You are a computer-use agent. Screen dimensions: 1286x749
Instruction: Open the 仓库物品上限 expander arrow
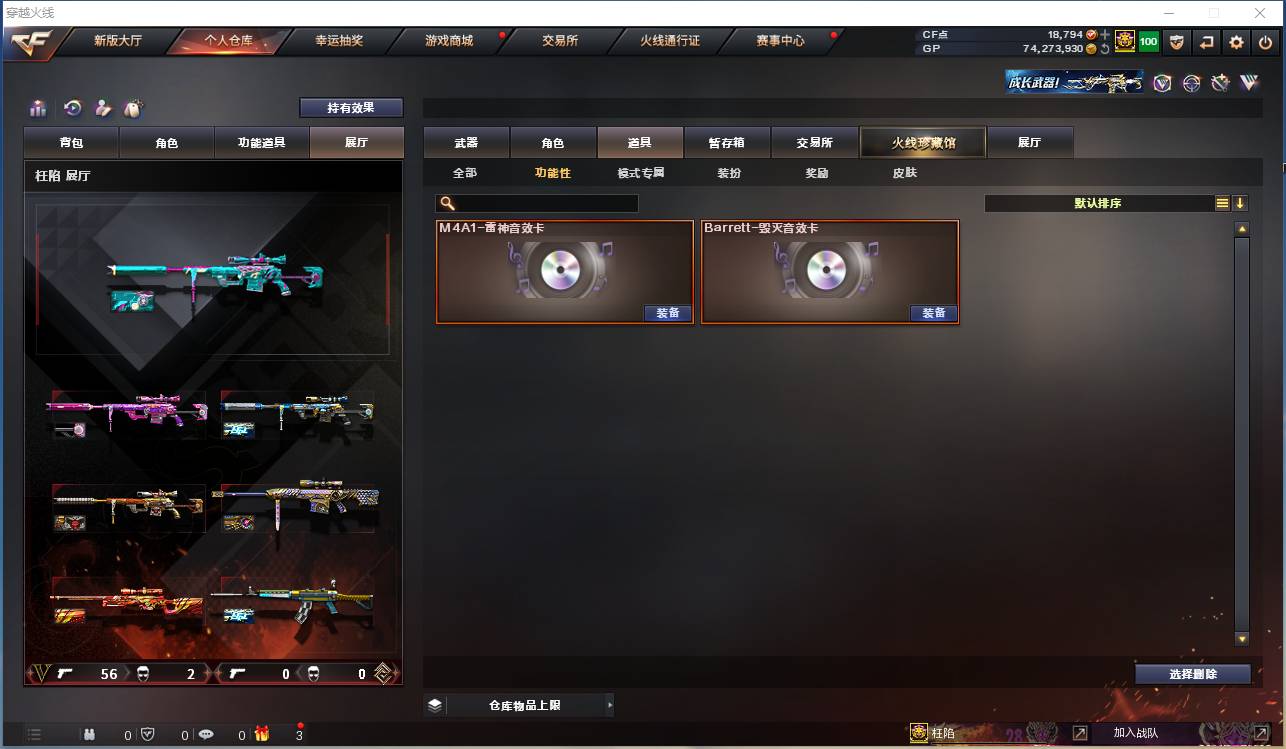coord(610,705)
